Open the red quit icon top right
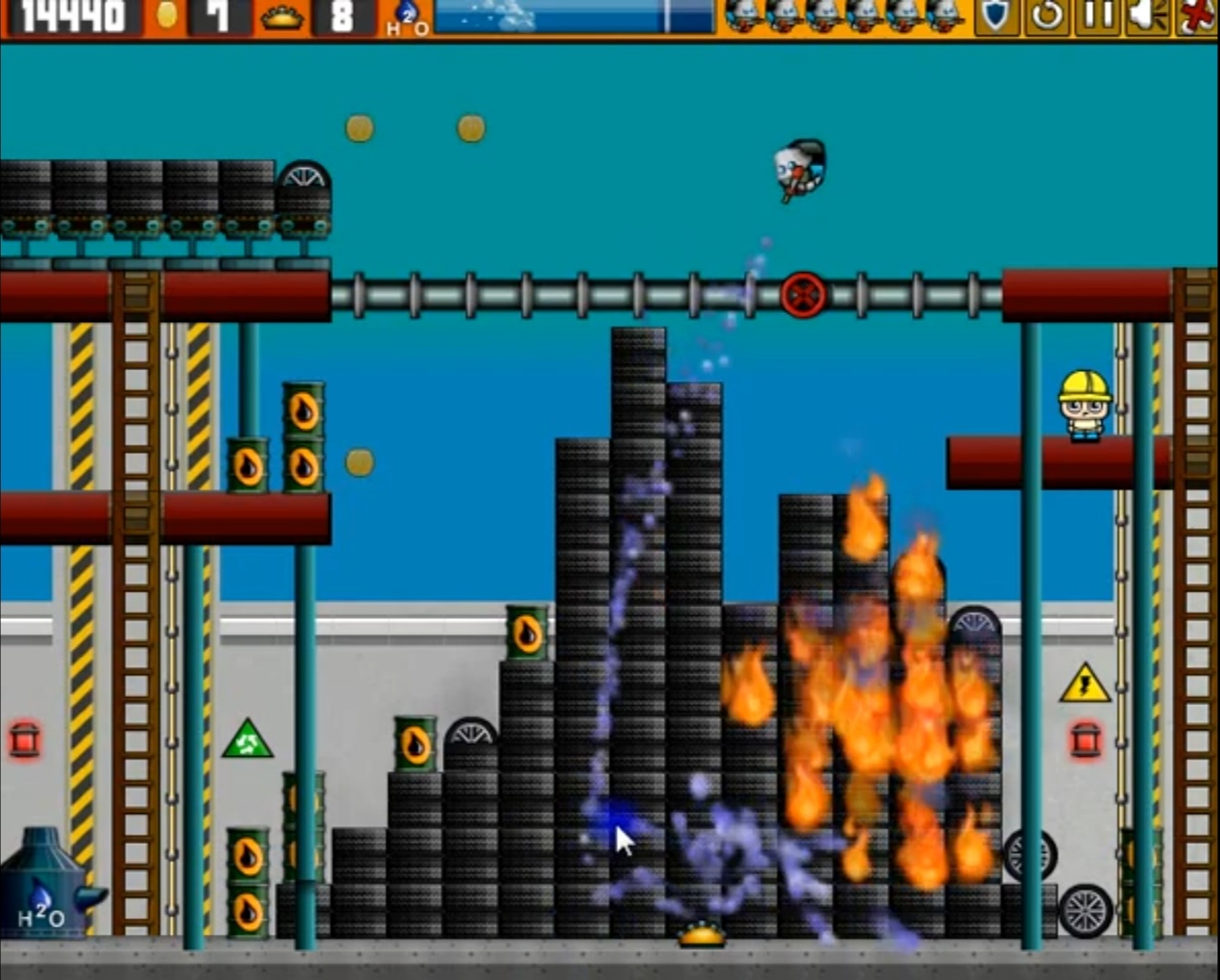This screenshot has width=1220, height=980. 1198,15
